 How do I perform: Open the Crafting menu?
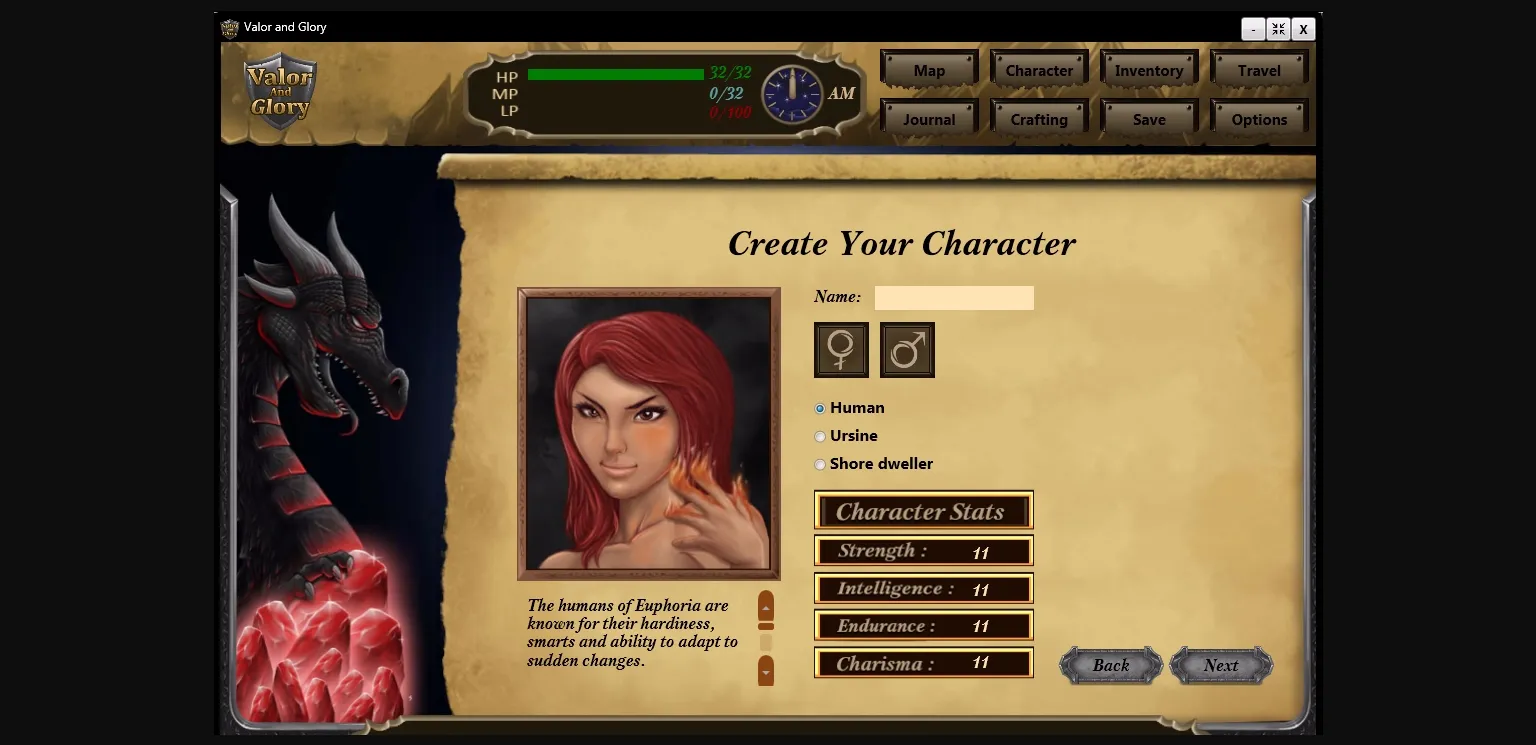click(1038, 118)
